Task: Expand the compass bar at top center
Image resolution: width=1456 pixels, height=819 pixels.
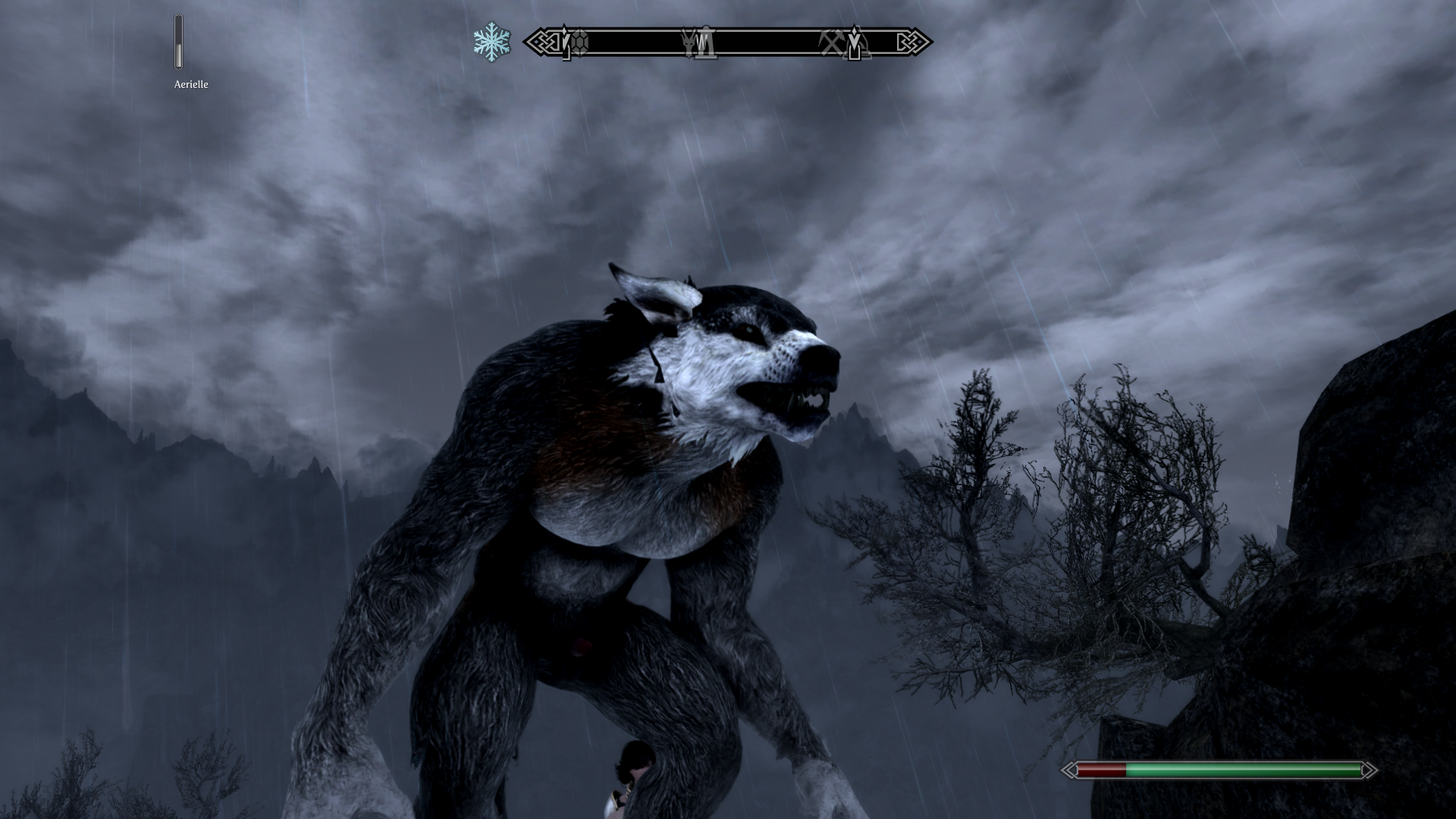Action: [728, 42]
